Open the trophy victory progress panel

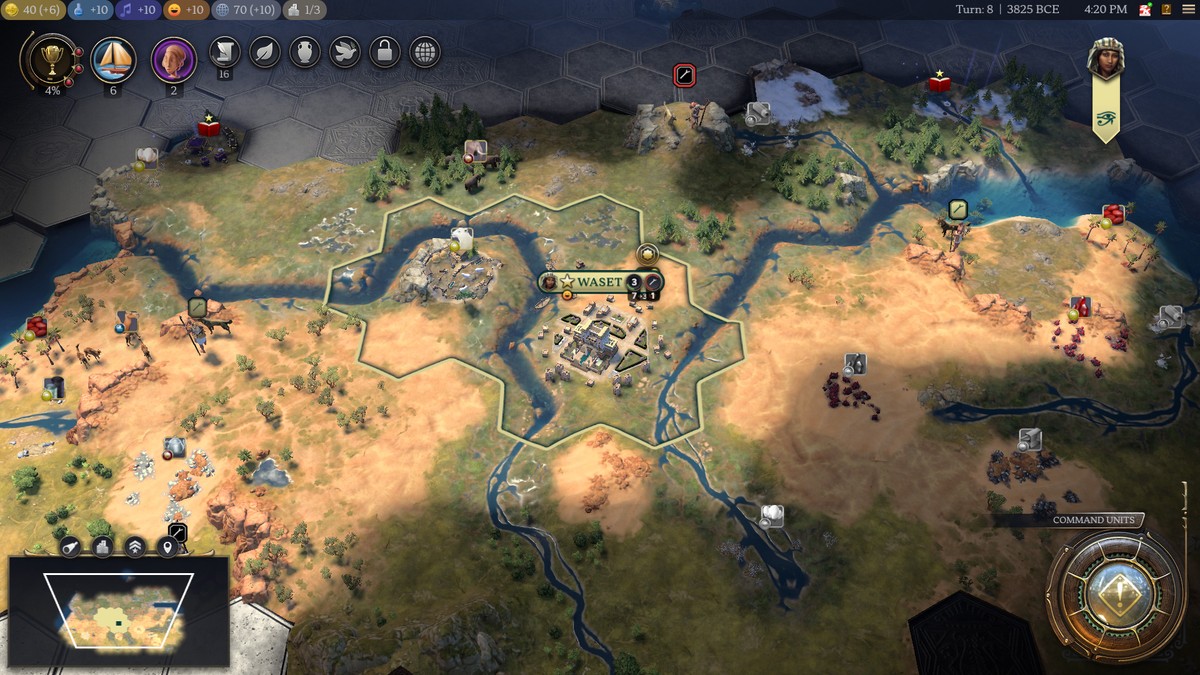click(x=46, y=61)
